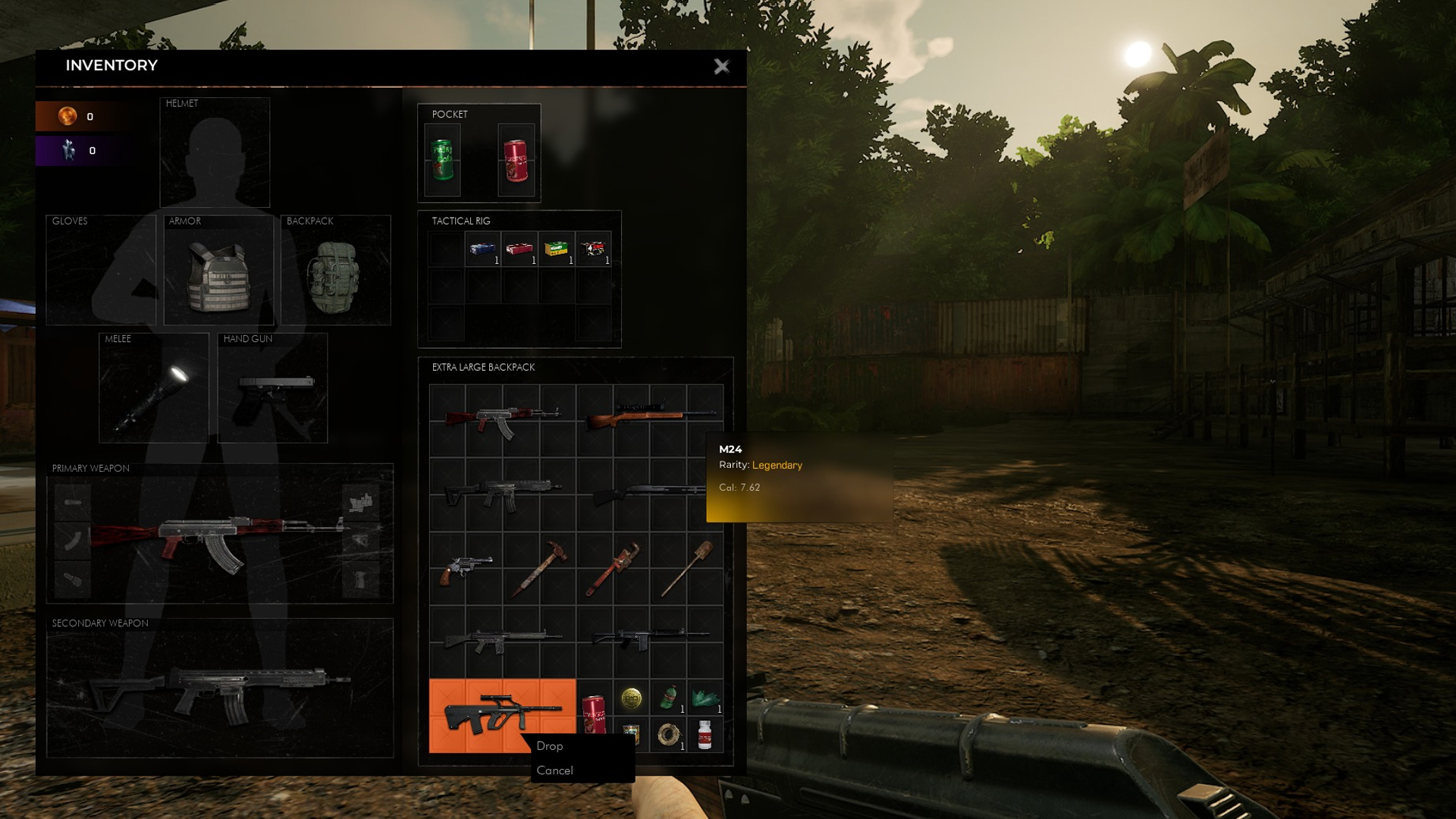Select the AK-47 in the backpack grid
The height and width of the screenshot is (819, 1456).
(500, 419)
